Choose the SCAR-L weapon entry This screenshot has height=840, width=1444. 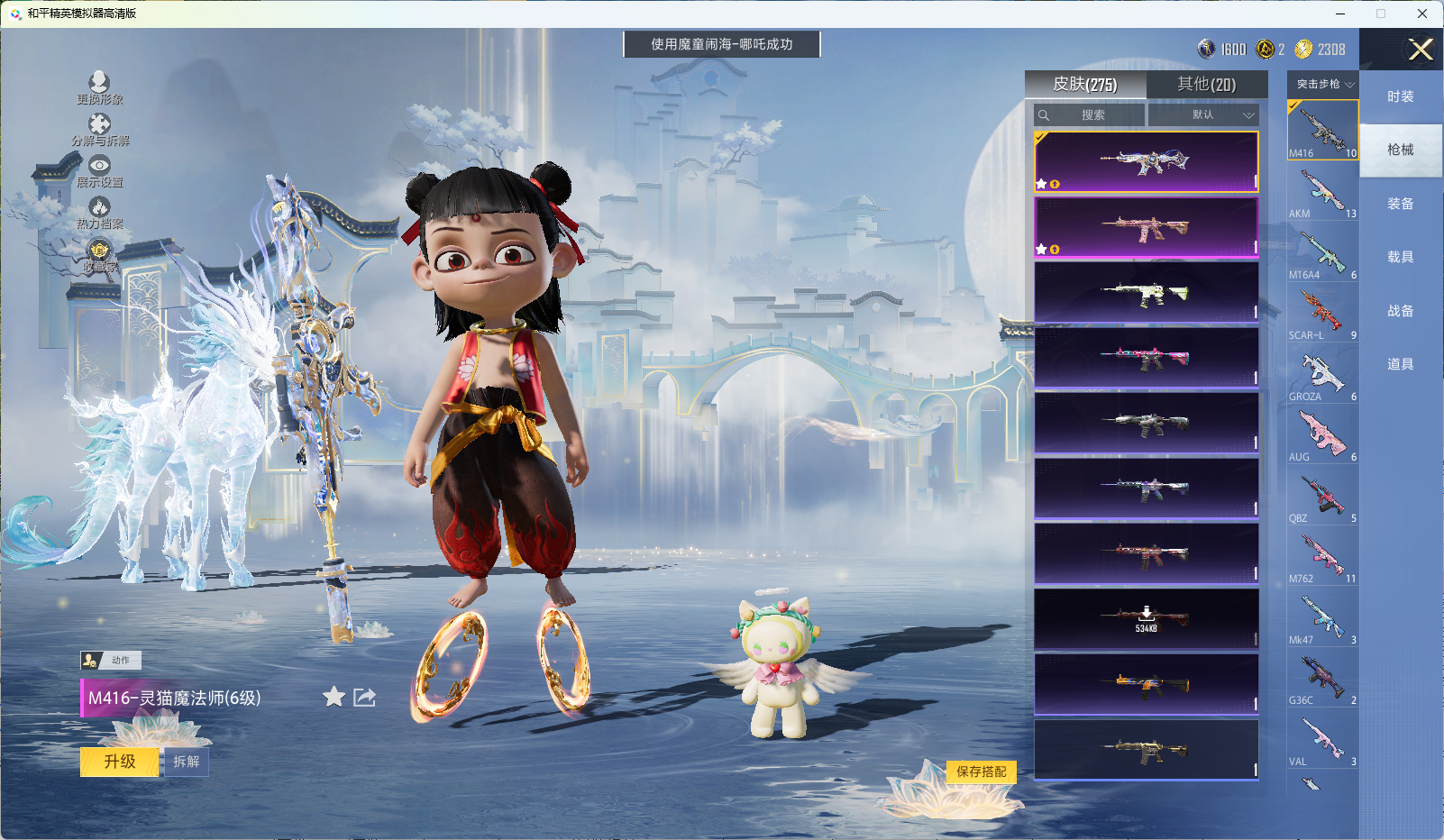click(x=1322, y=314)
